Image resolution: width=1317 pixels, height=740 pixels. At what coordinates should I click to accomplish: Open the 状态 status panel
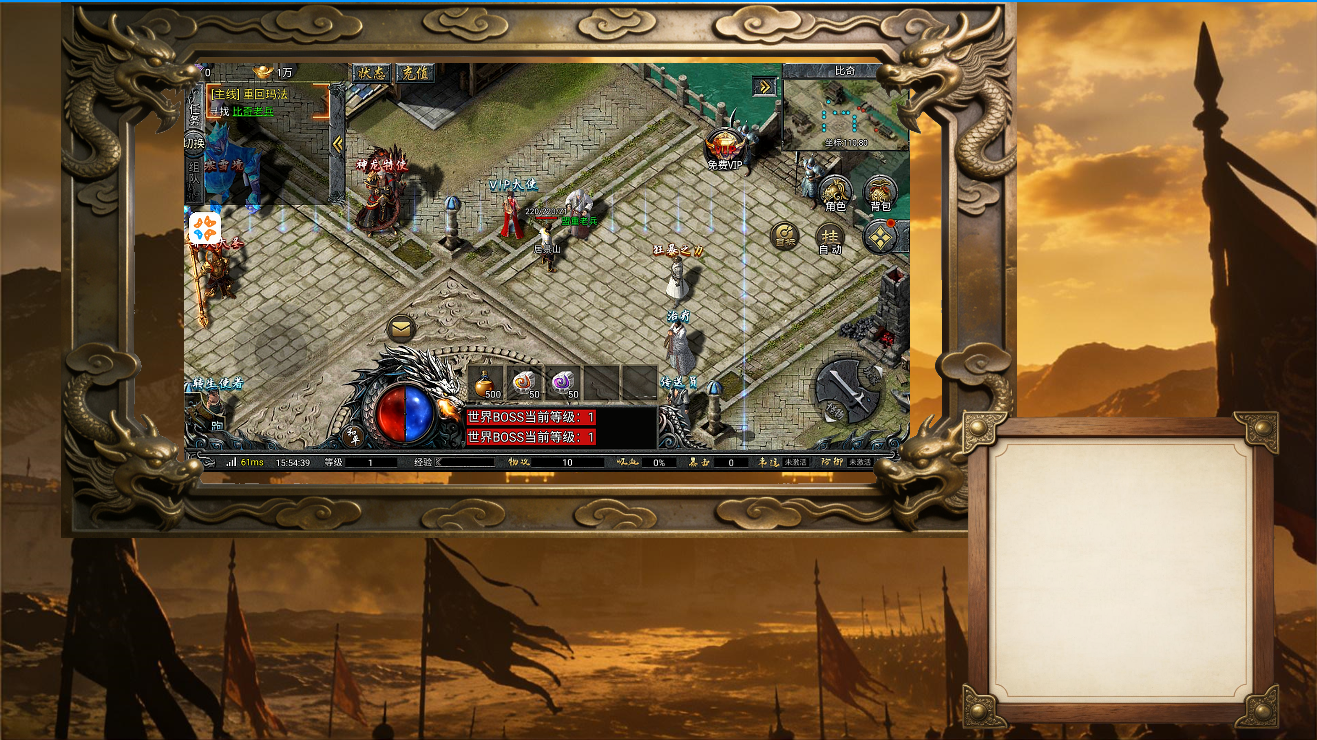click(371, 72)
